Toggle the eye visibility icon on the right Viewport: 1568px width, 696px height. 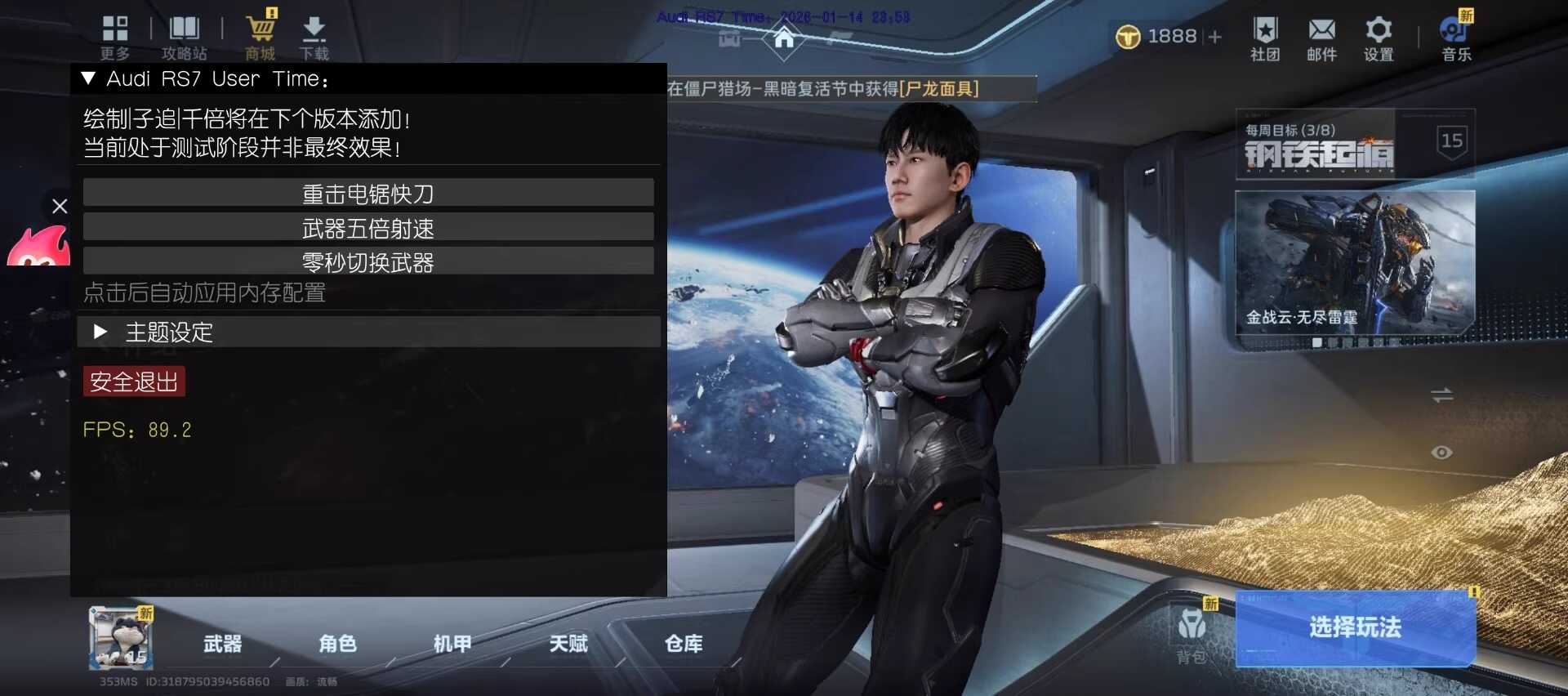[x=1443, y=452]
